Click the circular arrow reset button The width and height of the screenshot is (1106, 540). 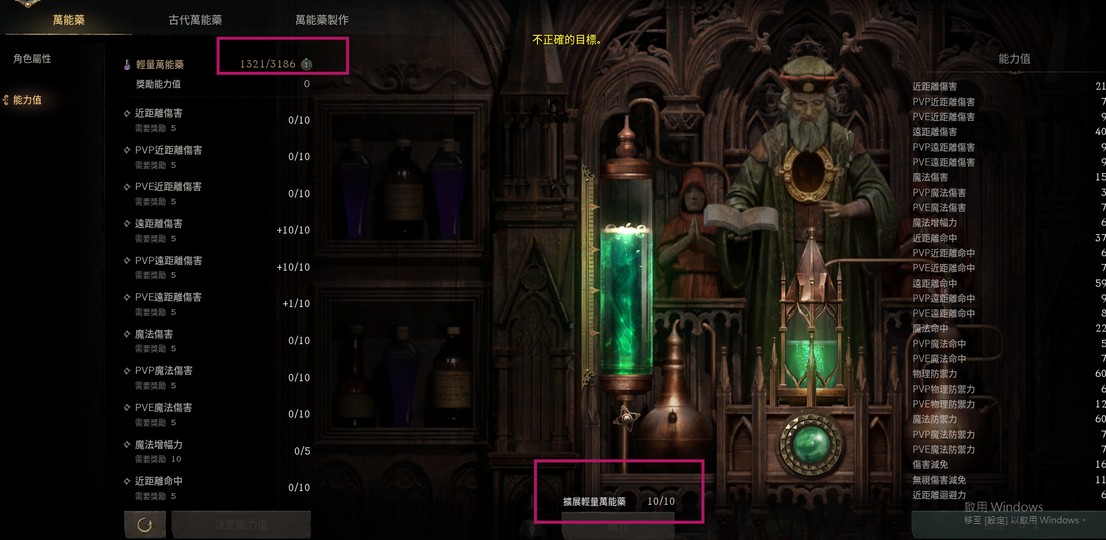(x=145, y=525)
